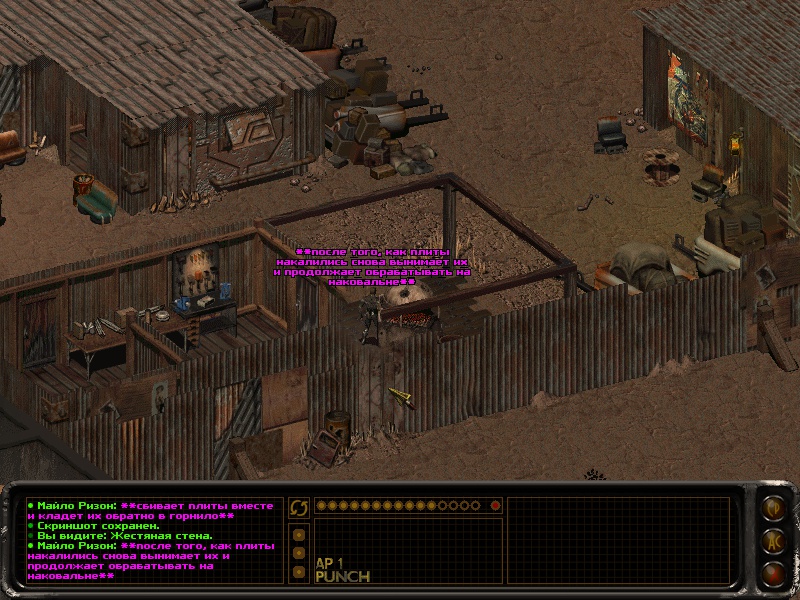Screen dimensions: 800x600
Task: Click the red X round button
Action: pos(772,573)
